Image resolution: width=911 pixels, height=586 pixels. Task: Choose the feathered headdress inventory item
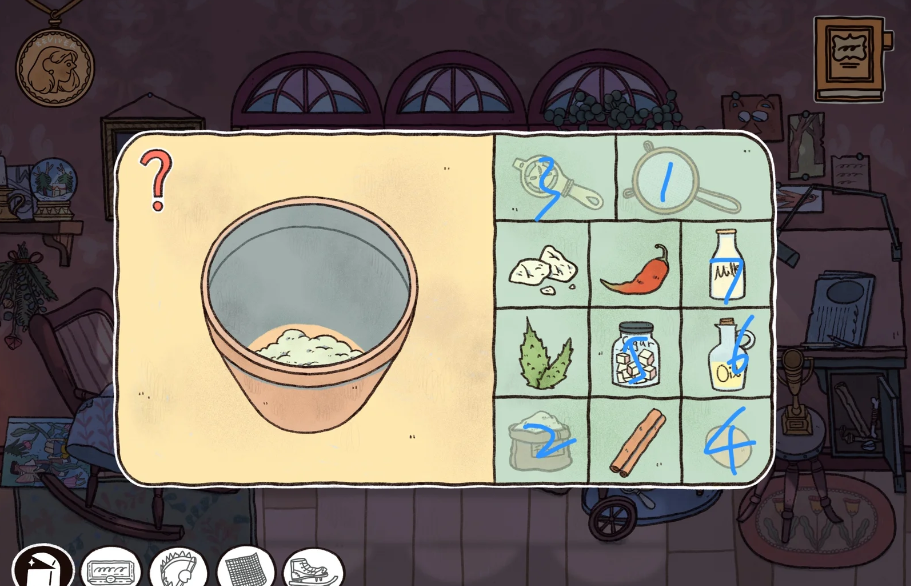click(178, 570)
